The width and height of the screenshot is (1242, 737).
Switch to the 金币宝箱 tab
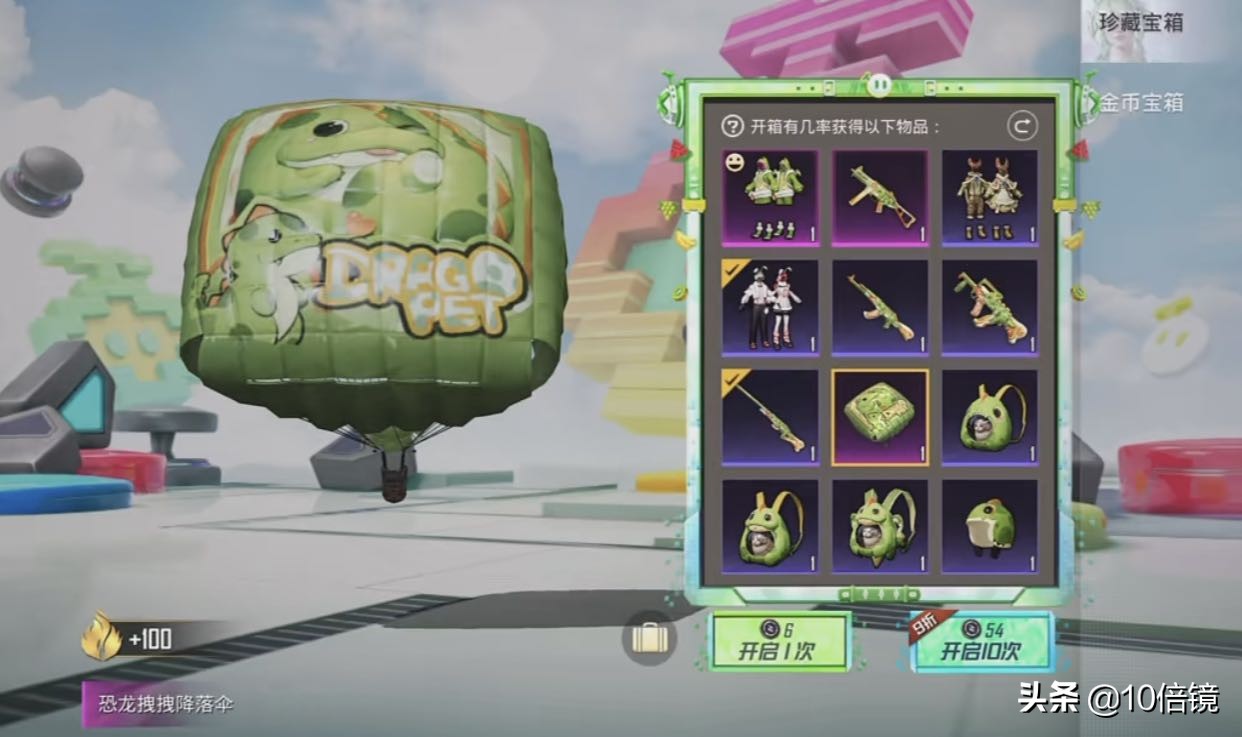pyautogui.click(x=1140, y=103)
